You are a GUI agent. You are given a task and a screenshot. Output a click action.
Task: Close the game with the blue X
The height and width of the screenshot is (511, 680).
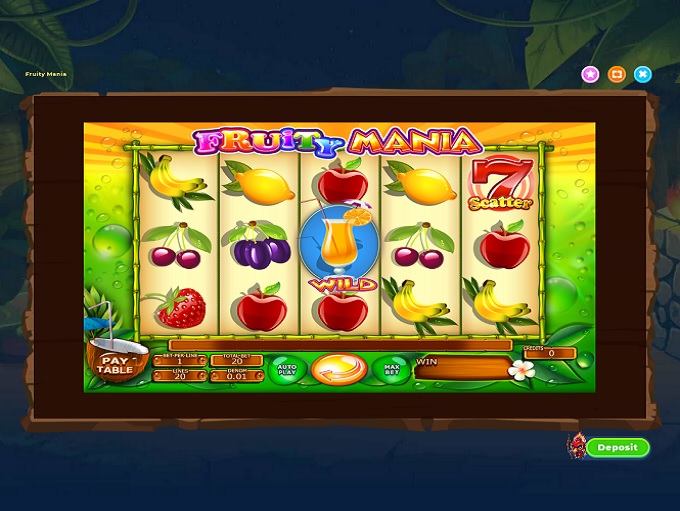pos(643,74)
